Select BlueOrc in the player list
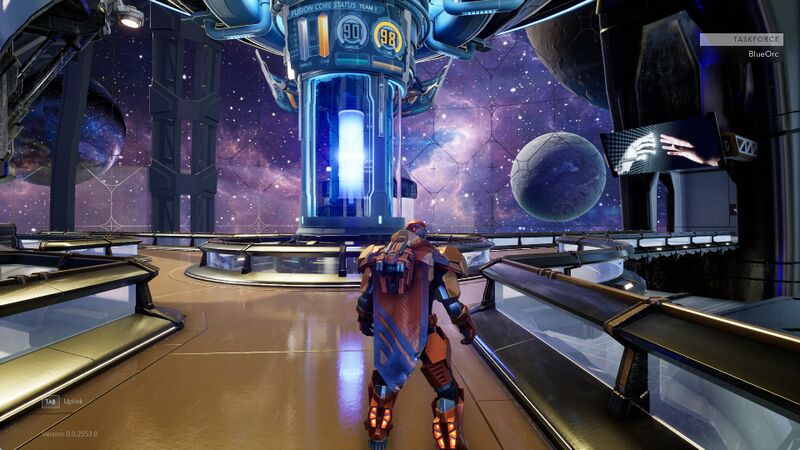Viewport: 800px width, 450px height. pyautogui.click(x=763, y=54)
